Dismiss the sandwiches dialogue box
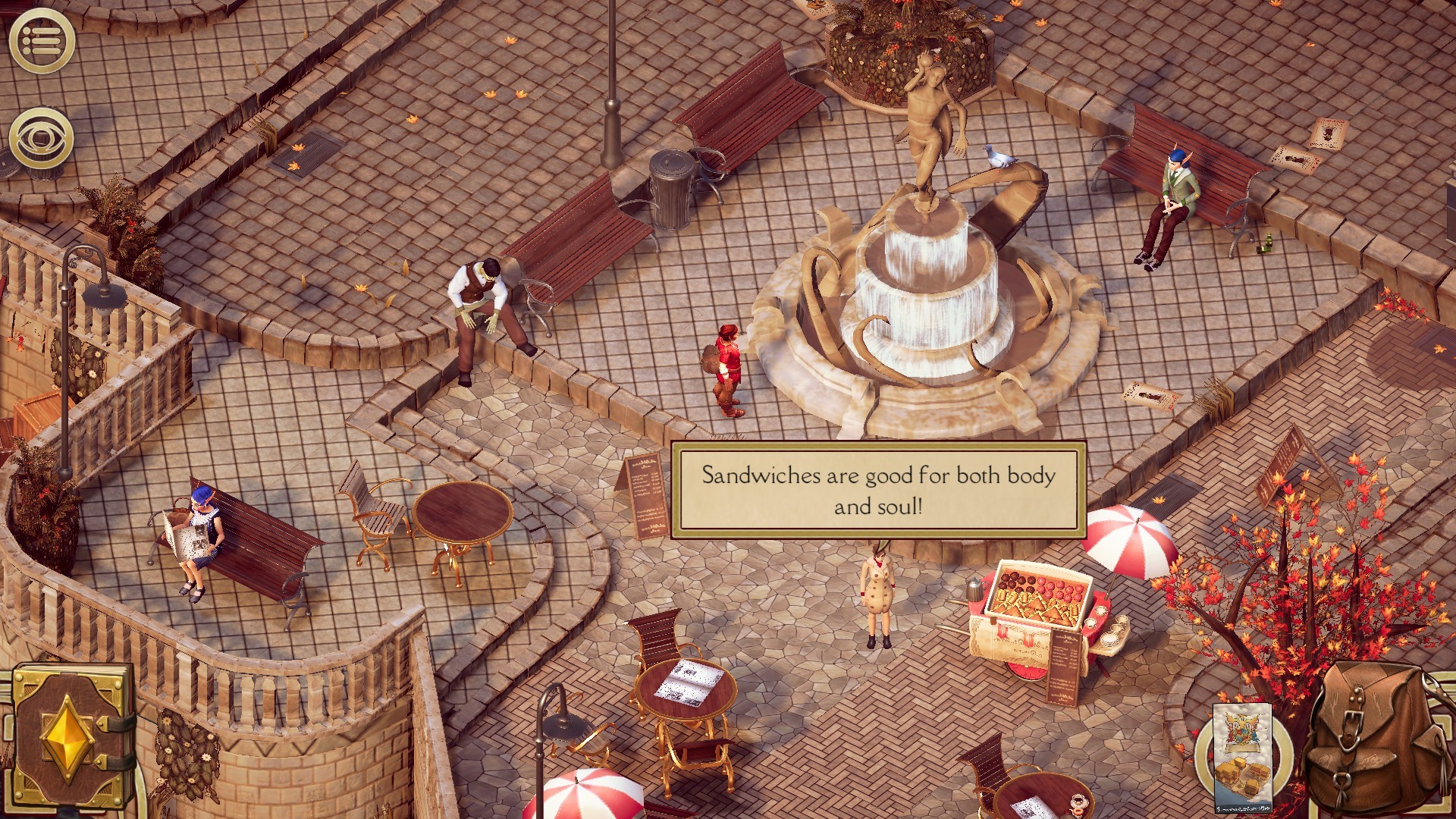The height and width of the screenshot is (819, 1456). coord(878,490)
